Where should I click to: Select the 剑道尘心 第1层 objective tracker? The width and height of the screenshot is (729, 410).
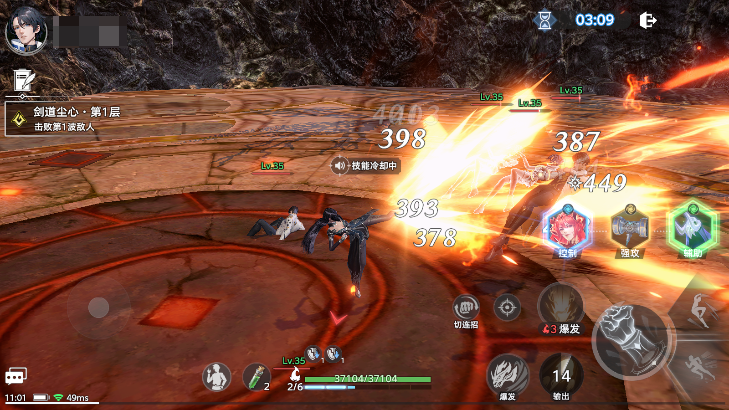pyautogui.click(x=63, y=120)
